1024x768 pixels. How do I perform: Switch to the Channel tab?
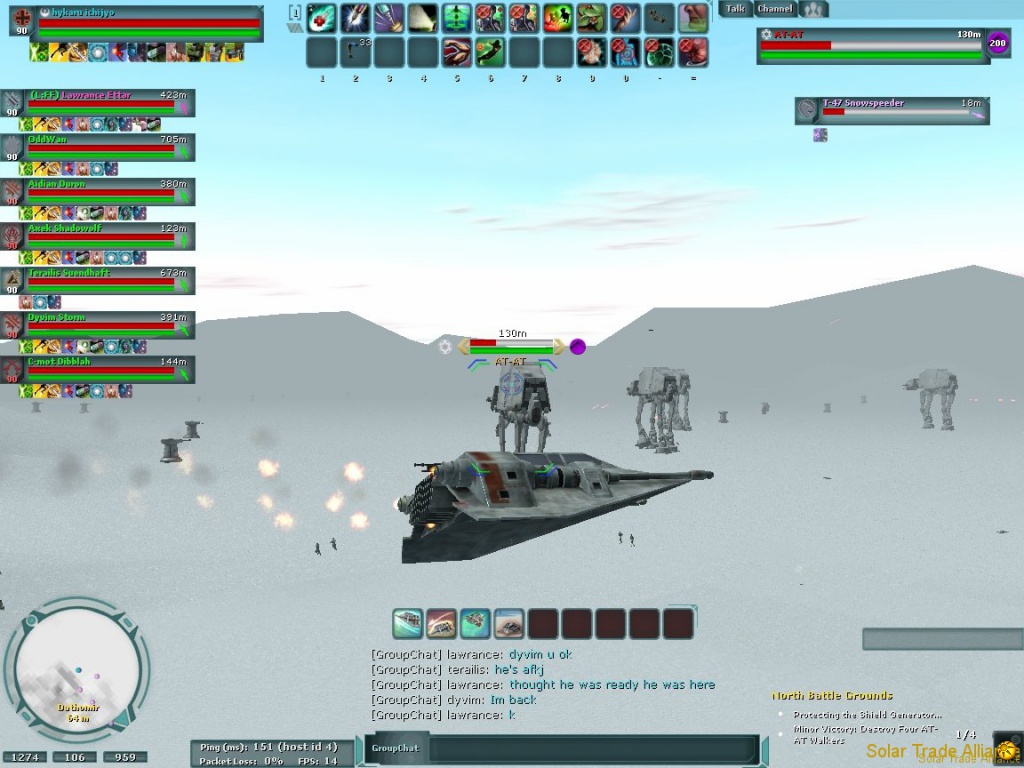click(x=774, y=9)
